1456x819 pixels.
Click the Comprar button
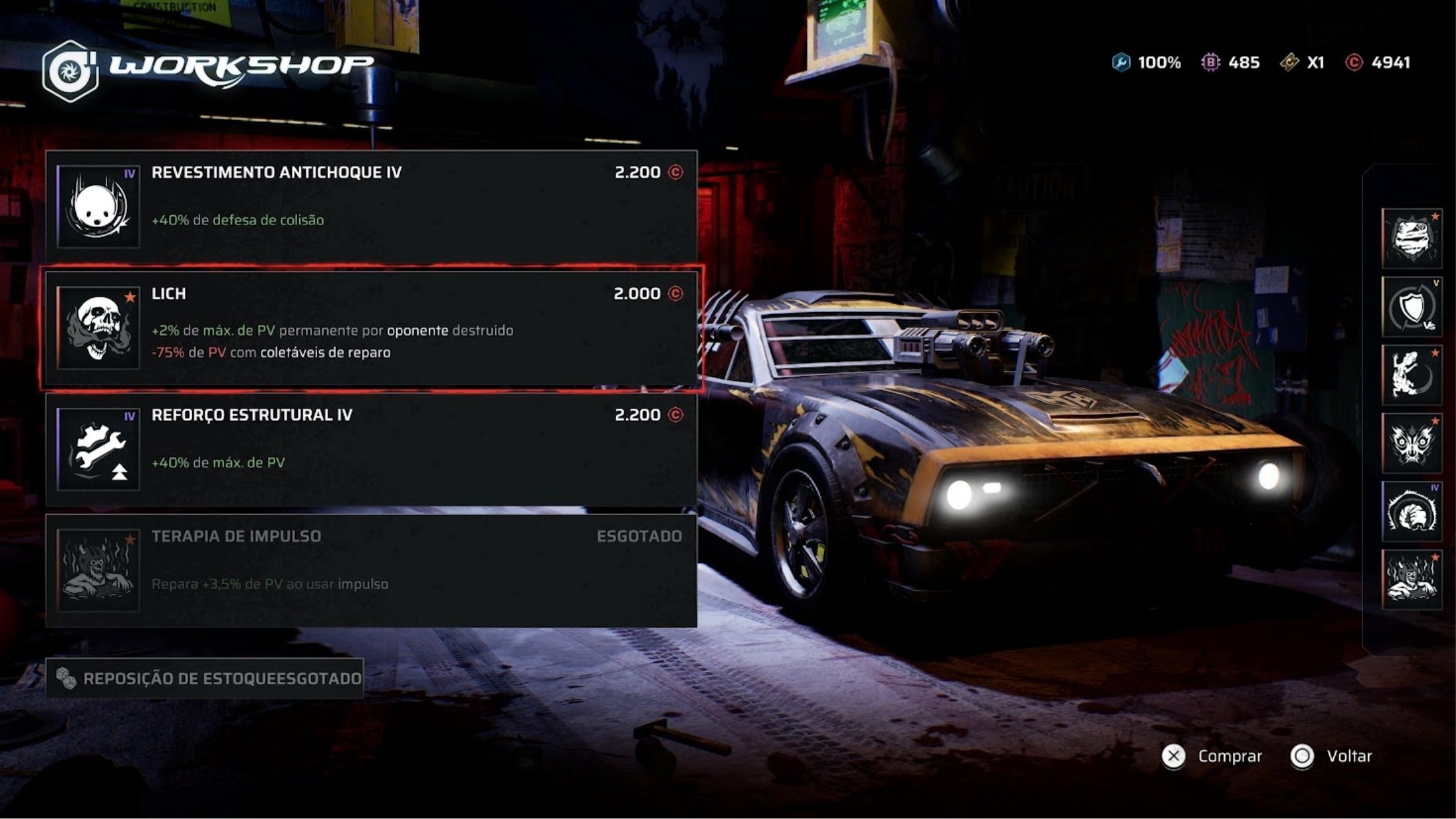(1212, 756)
